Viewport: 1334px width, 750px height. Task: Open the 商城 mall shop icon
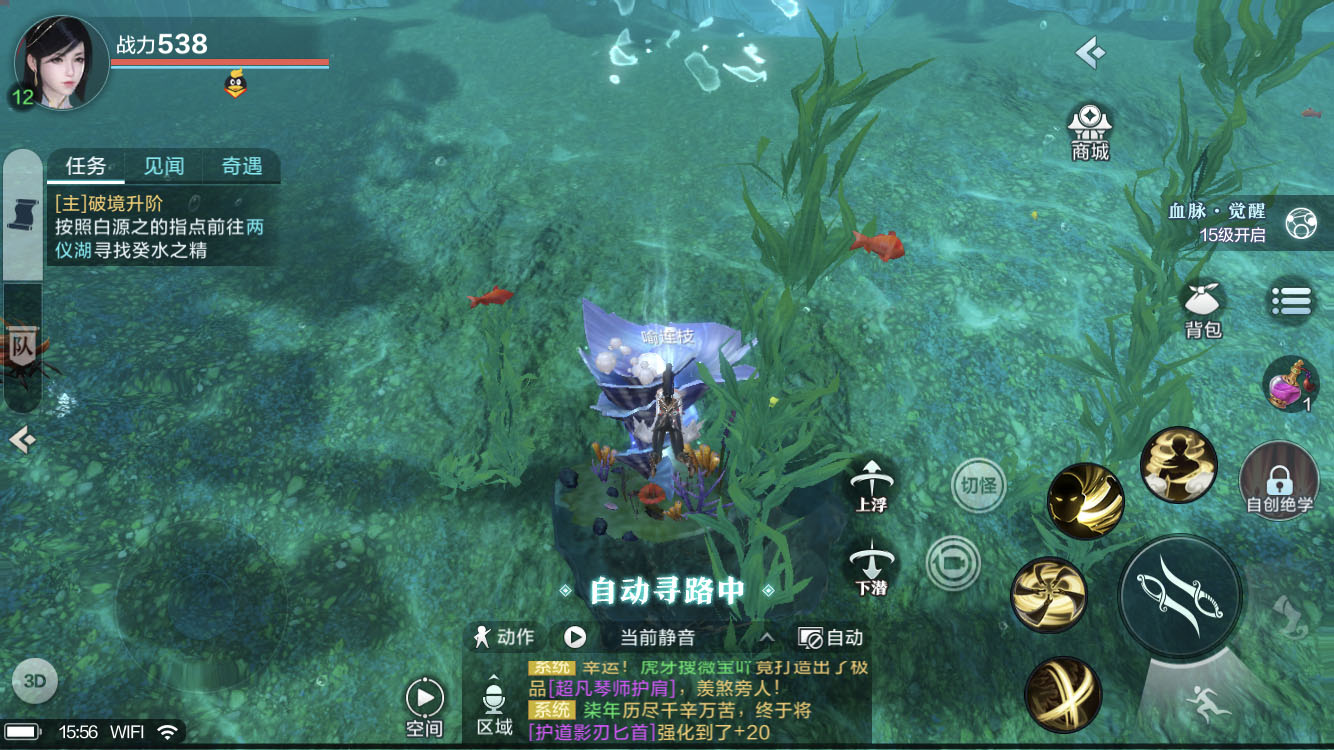[1089, 128]
